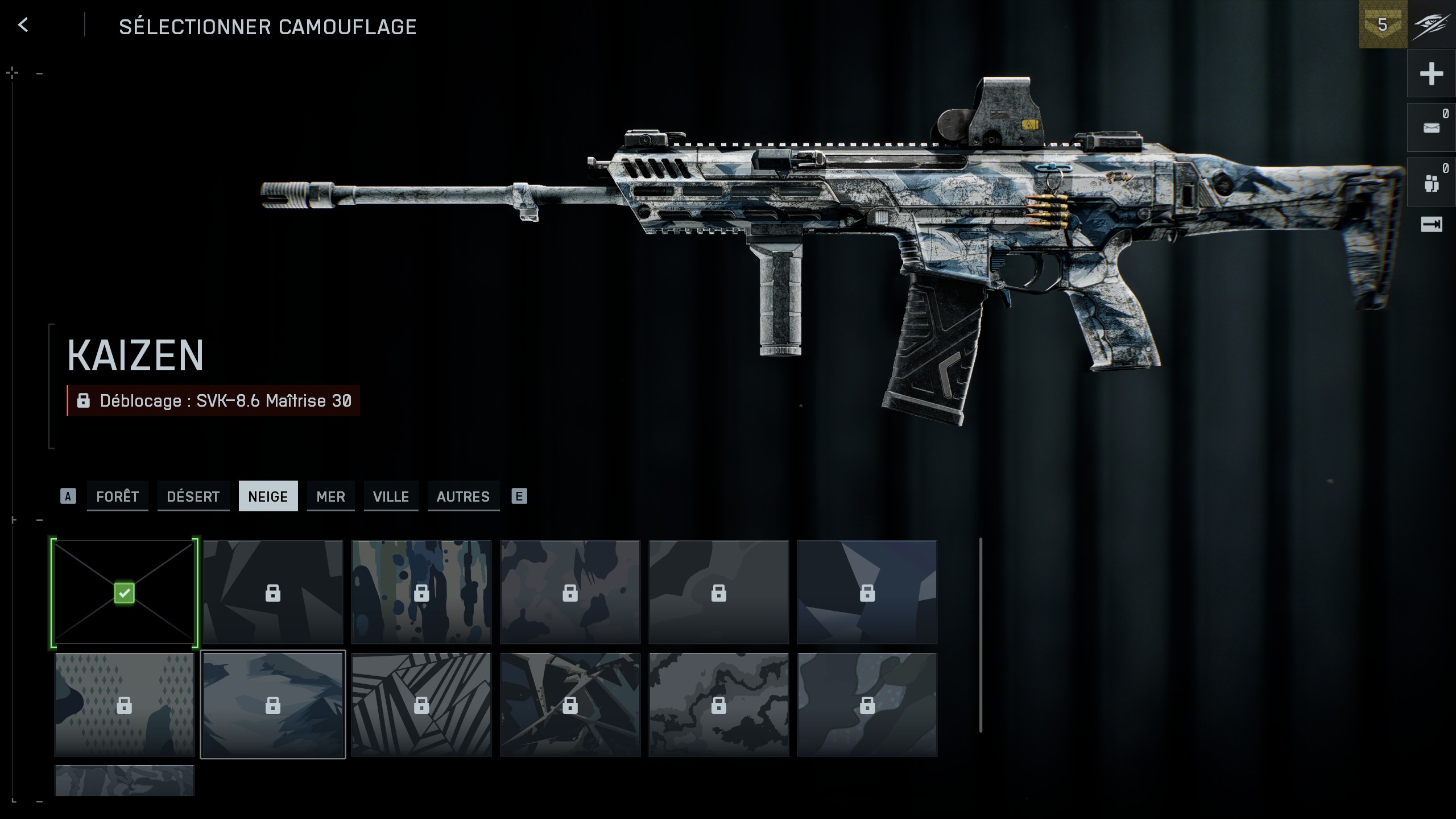Open the AUTRES camo category
1456x819 pixels.
coord(464,497)
